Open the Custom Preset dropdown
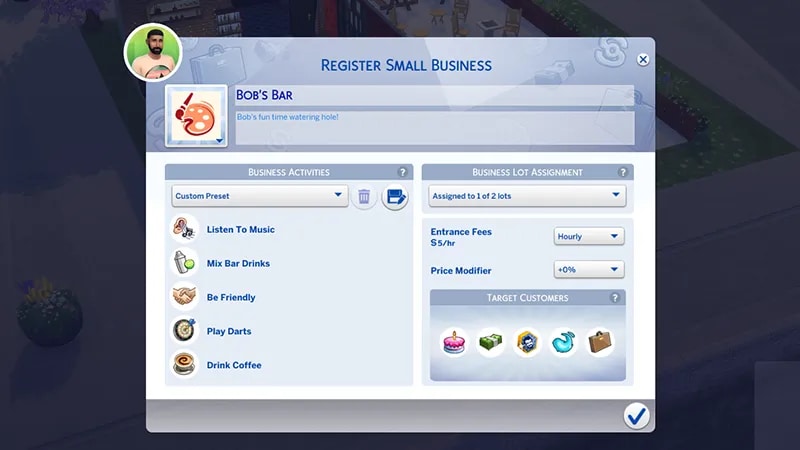Viewport: 800px width, 450px height. click(259, 196)
